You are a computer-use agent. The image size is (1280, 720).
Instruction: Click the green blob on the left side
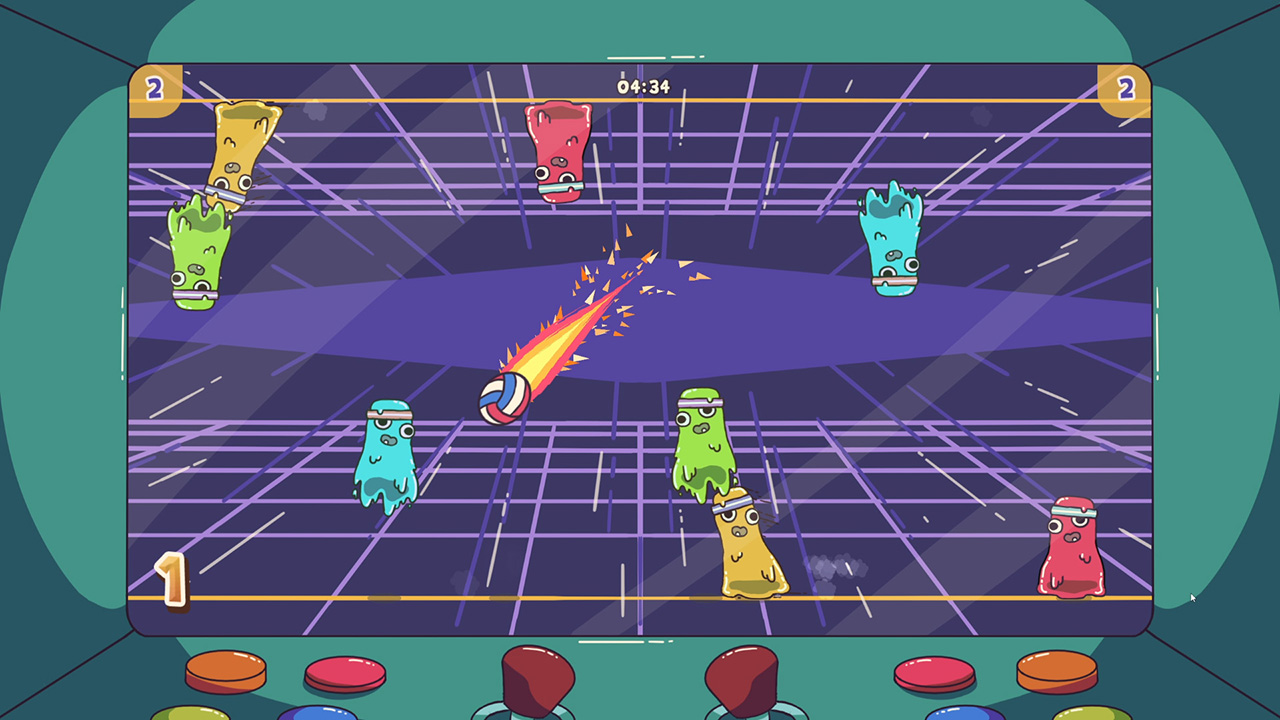point(200,250)
